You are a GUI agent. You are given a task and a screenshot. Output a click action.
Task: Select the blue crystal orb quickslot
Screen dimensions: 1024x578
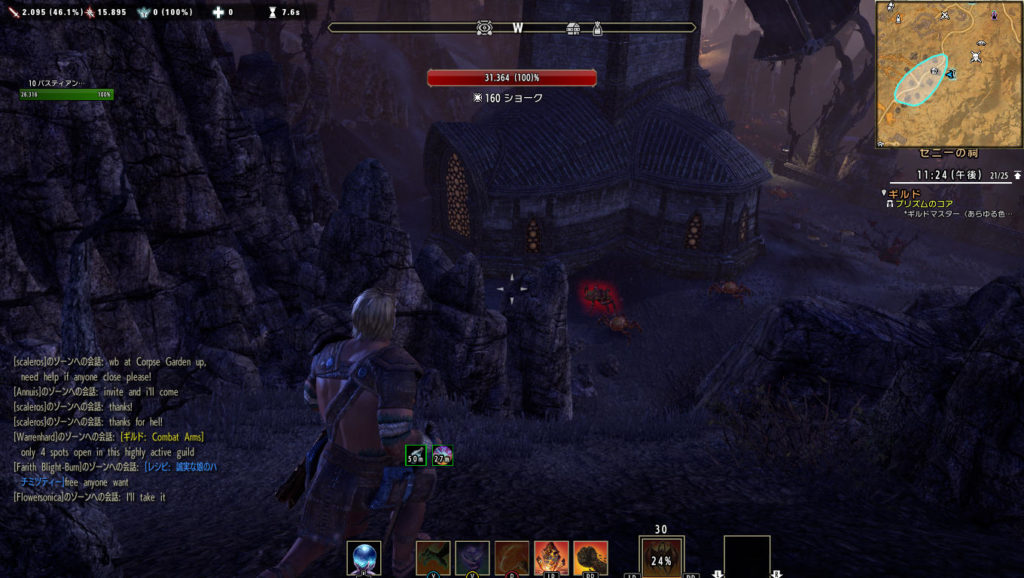[x=363, y=557]
